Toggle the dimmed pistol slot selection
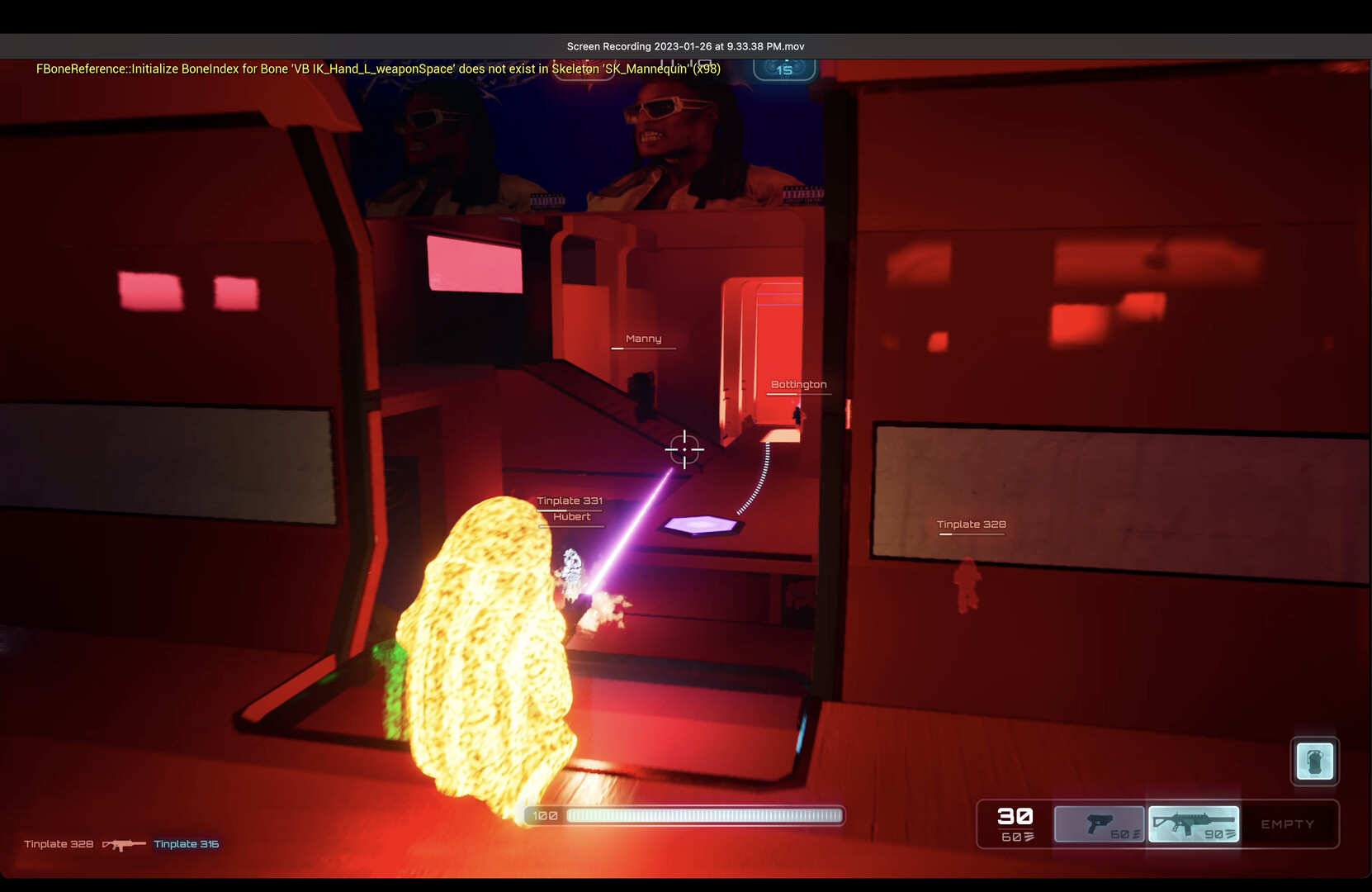 [x=1099, y=823]
